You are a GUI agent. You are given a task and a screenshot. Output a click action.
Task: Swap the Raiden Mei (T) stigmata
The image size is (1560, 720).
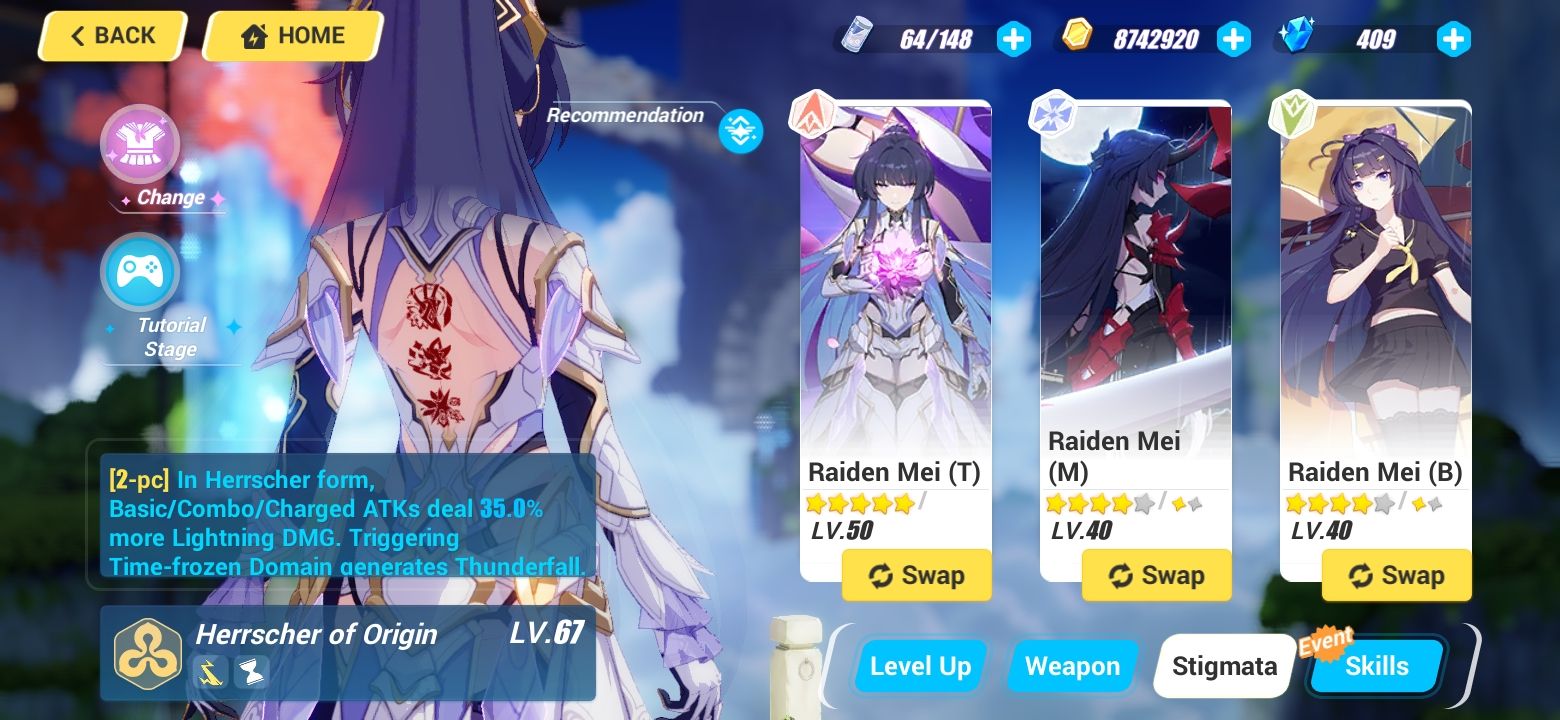[x=916, y=575]
